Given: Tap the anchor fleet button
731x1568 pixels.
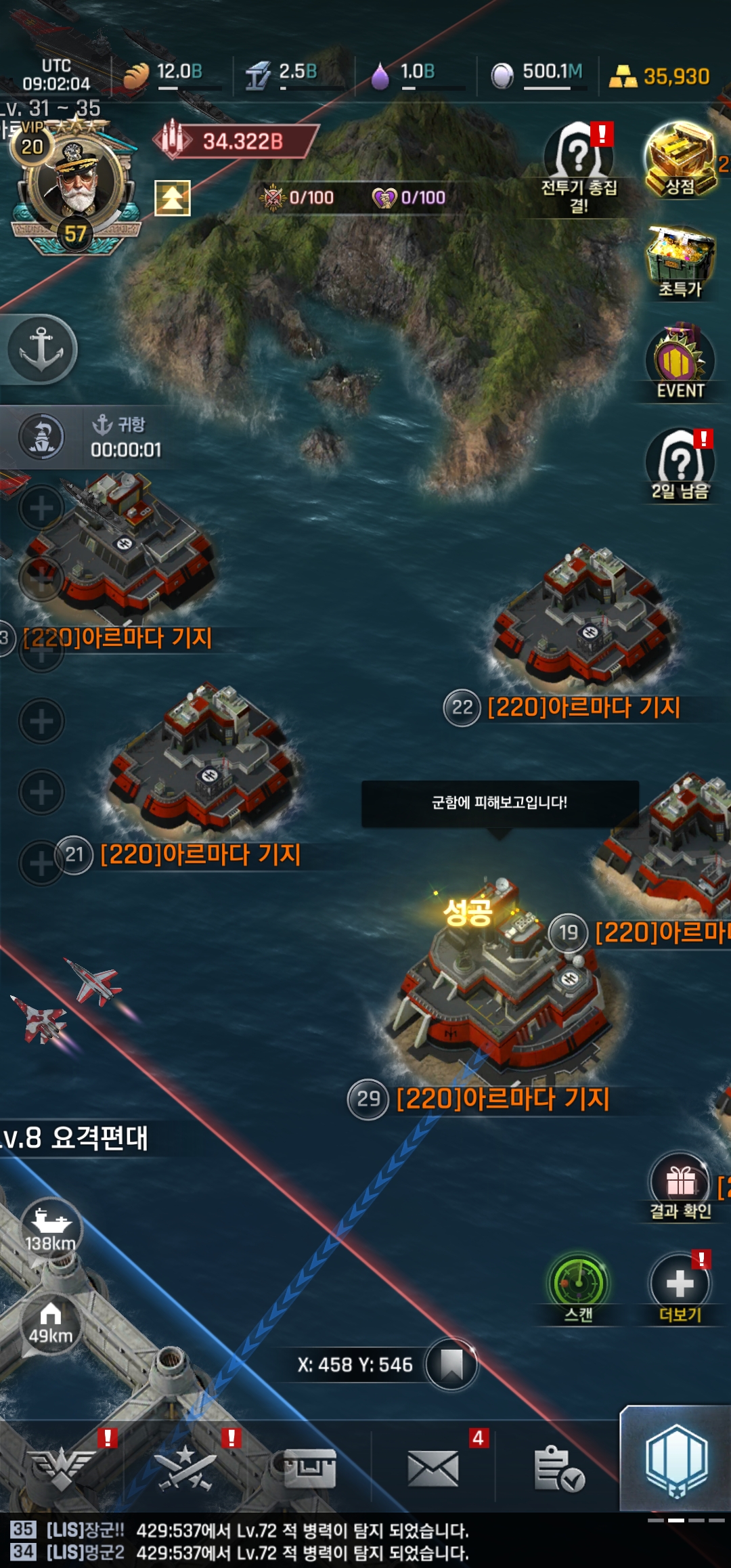Looking at the screenshot, I should click(x=41, y=349).
